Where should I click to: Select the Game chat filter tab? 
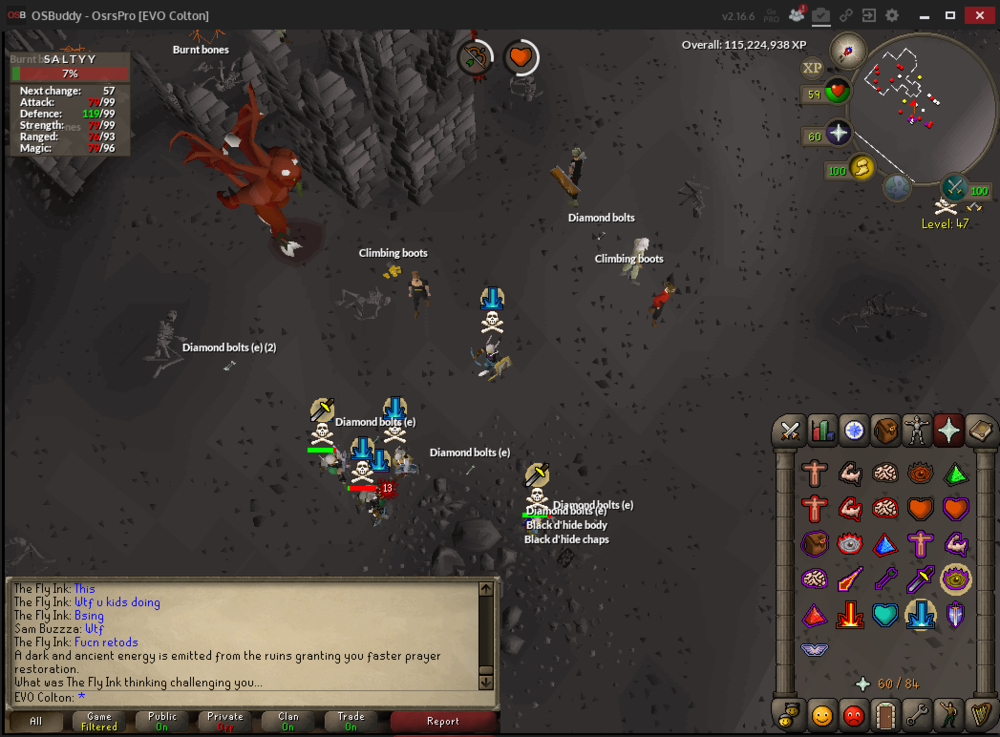point(99,721)
